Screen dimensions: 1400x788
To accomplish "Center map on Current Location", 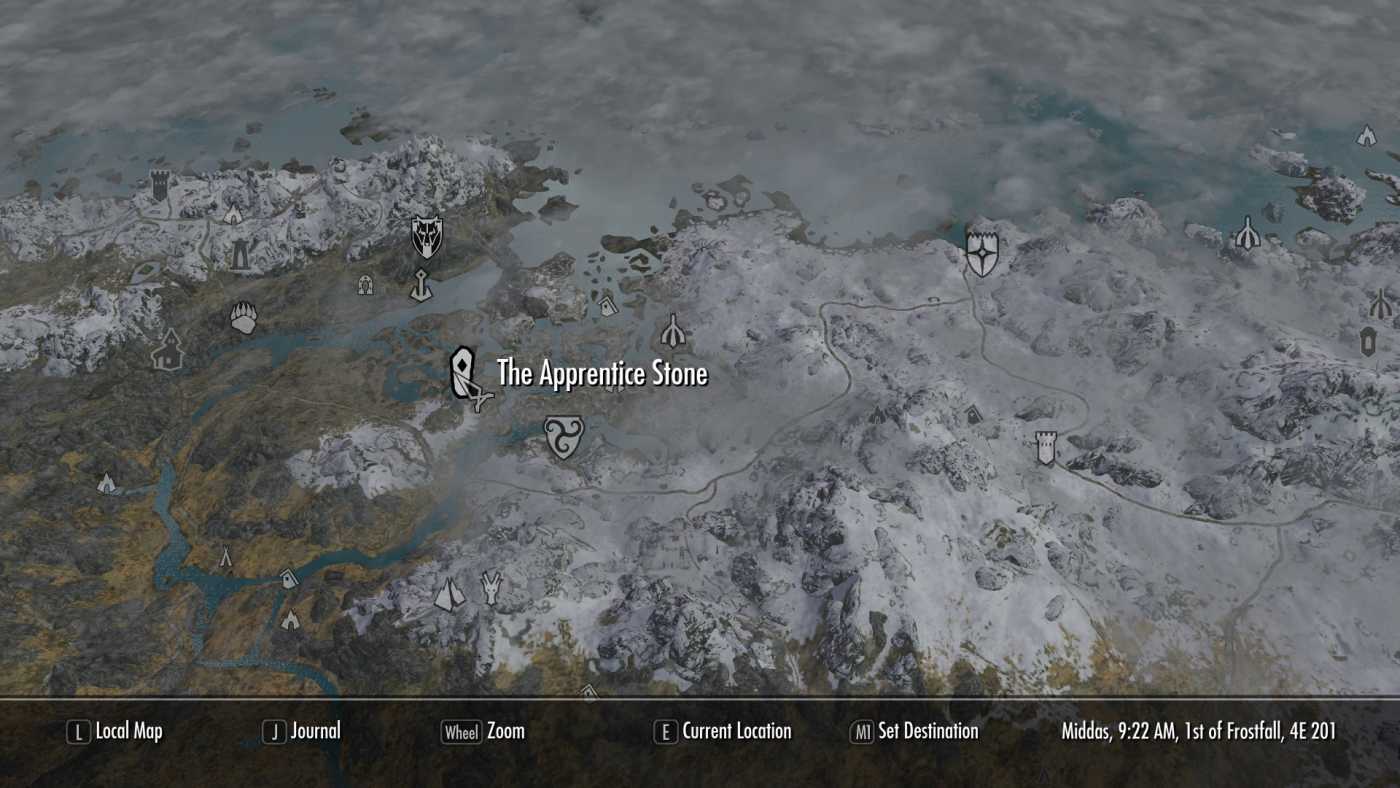I will coord(723,731).
